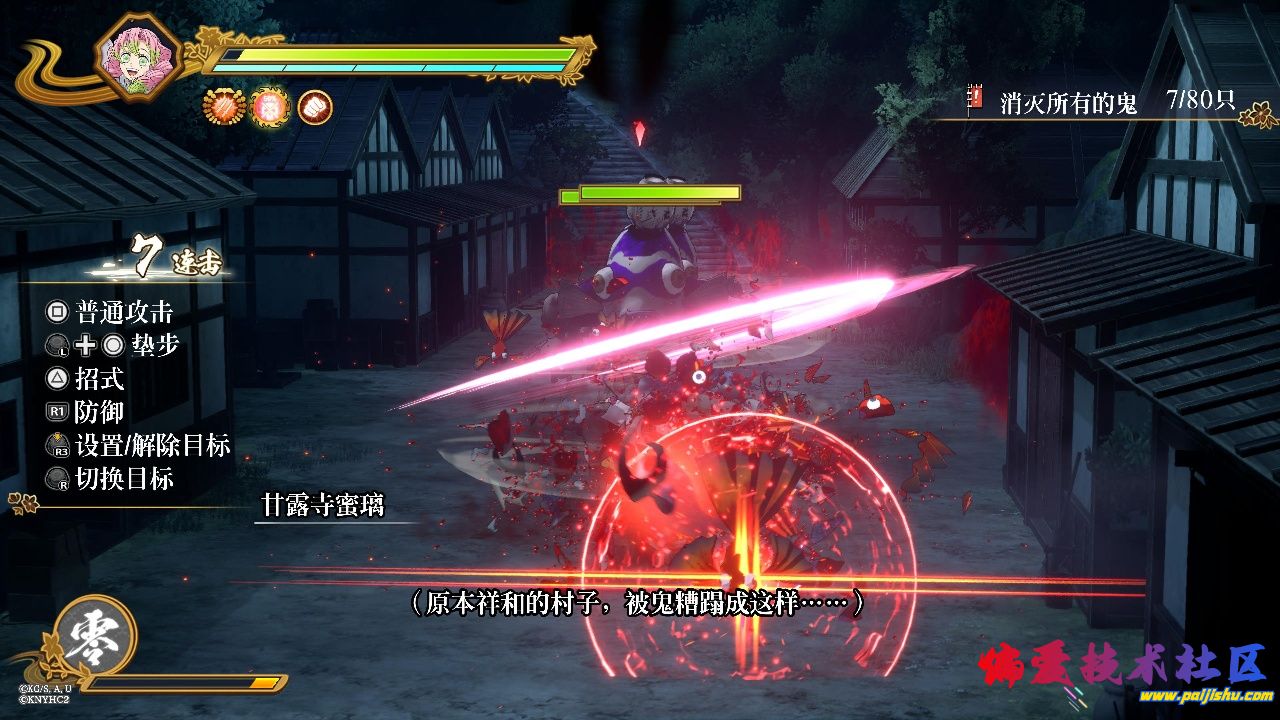Click Mitsuri's pink-haired character portrait
The image size is (1280, 720).
(139, 55)
